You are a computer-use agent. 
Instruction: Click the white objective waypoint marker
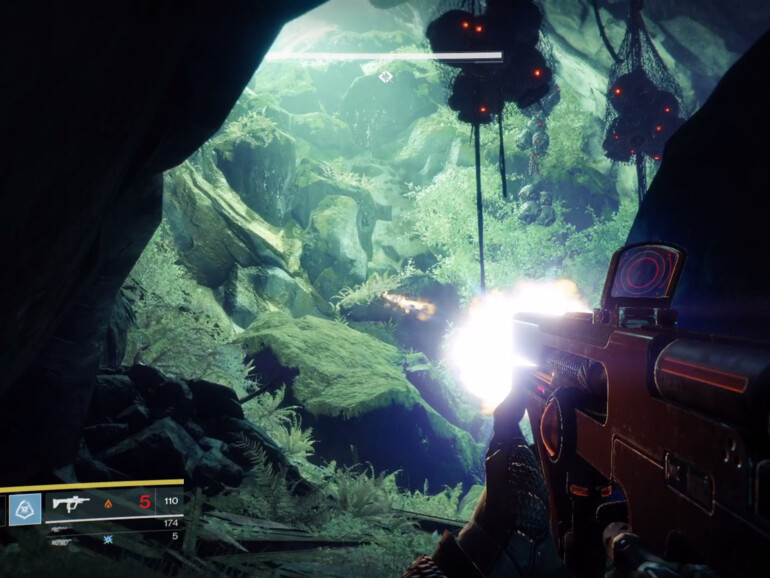(385, 77)
